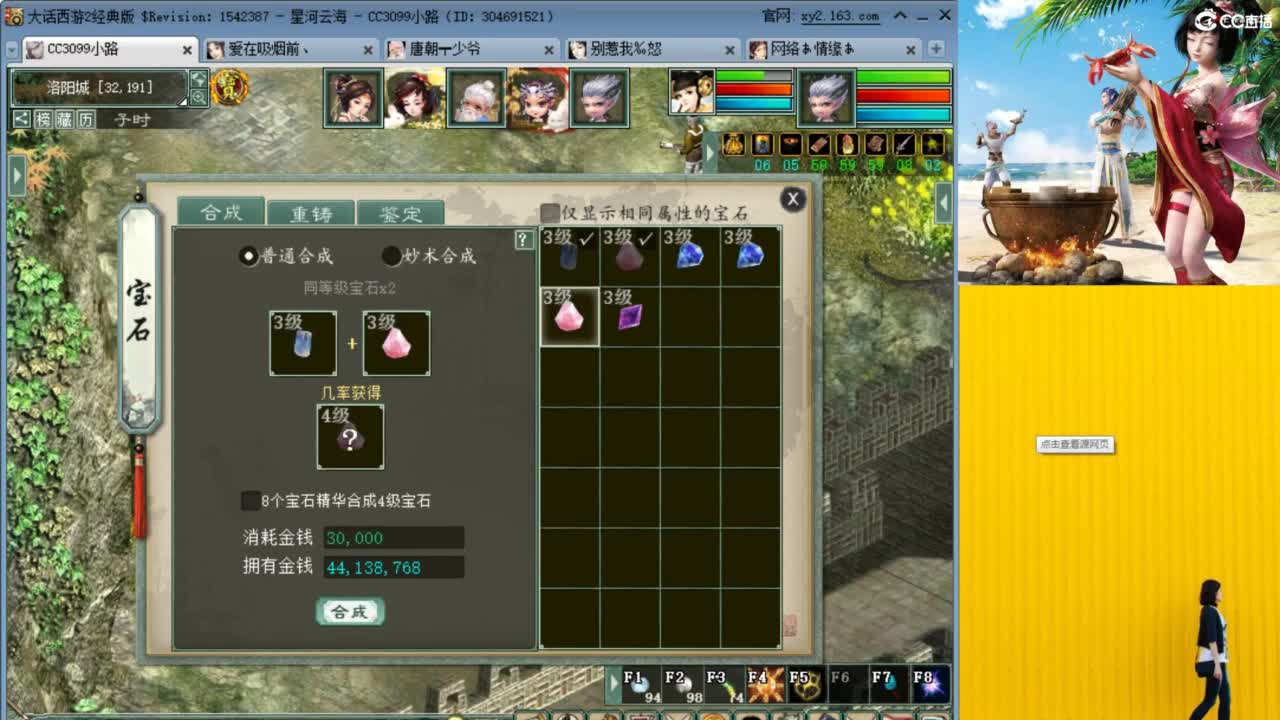
Task: Select the 炒术合成 radio option
Action: [x=390, y=256]
